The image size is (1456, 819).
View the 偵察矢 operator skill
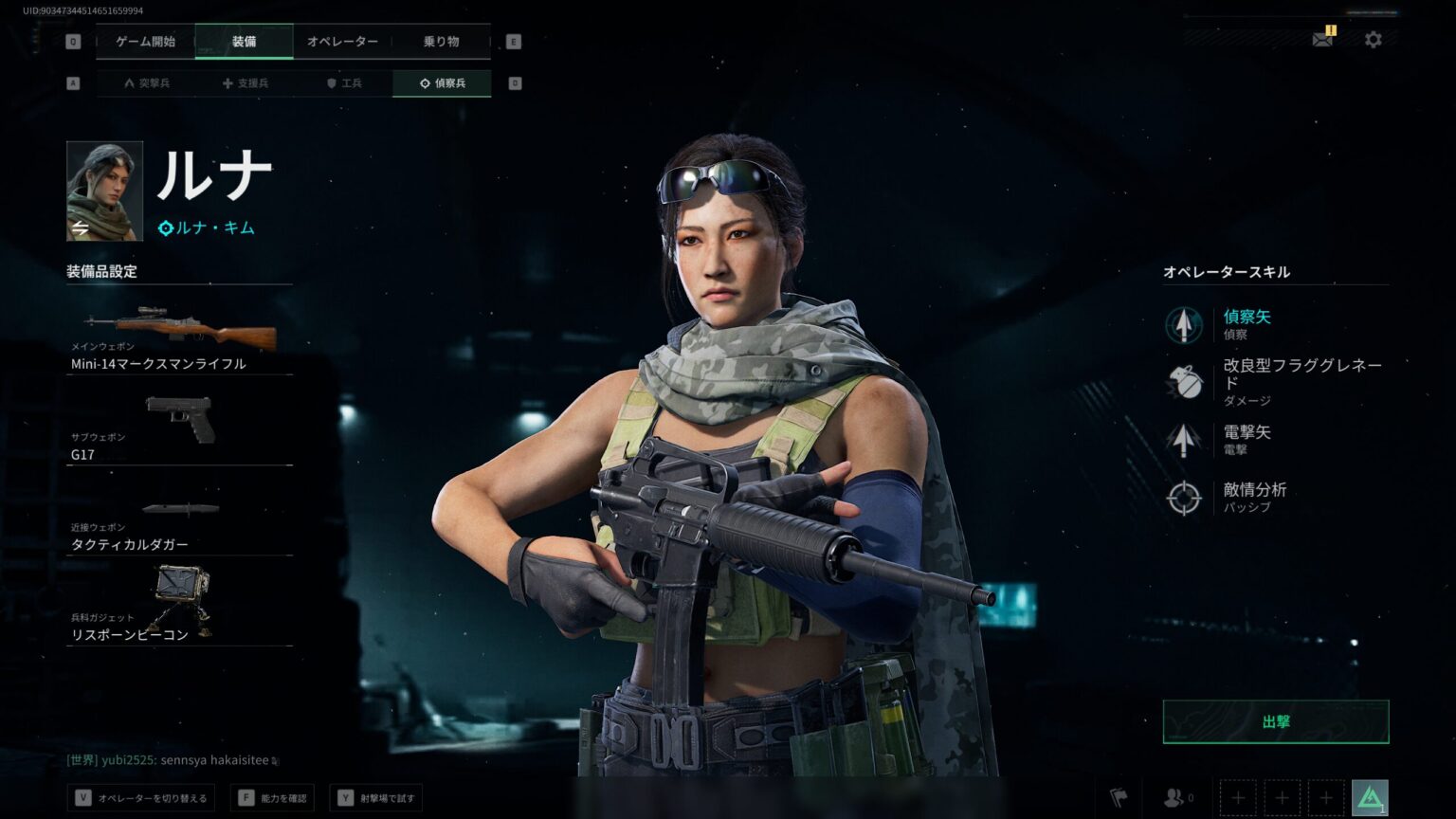(1247, 324)
